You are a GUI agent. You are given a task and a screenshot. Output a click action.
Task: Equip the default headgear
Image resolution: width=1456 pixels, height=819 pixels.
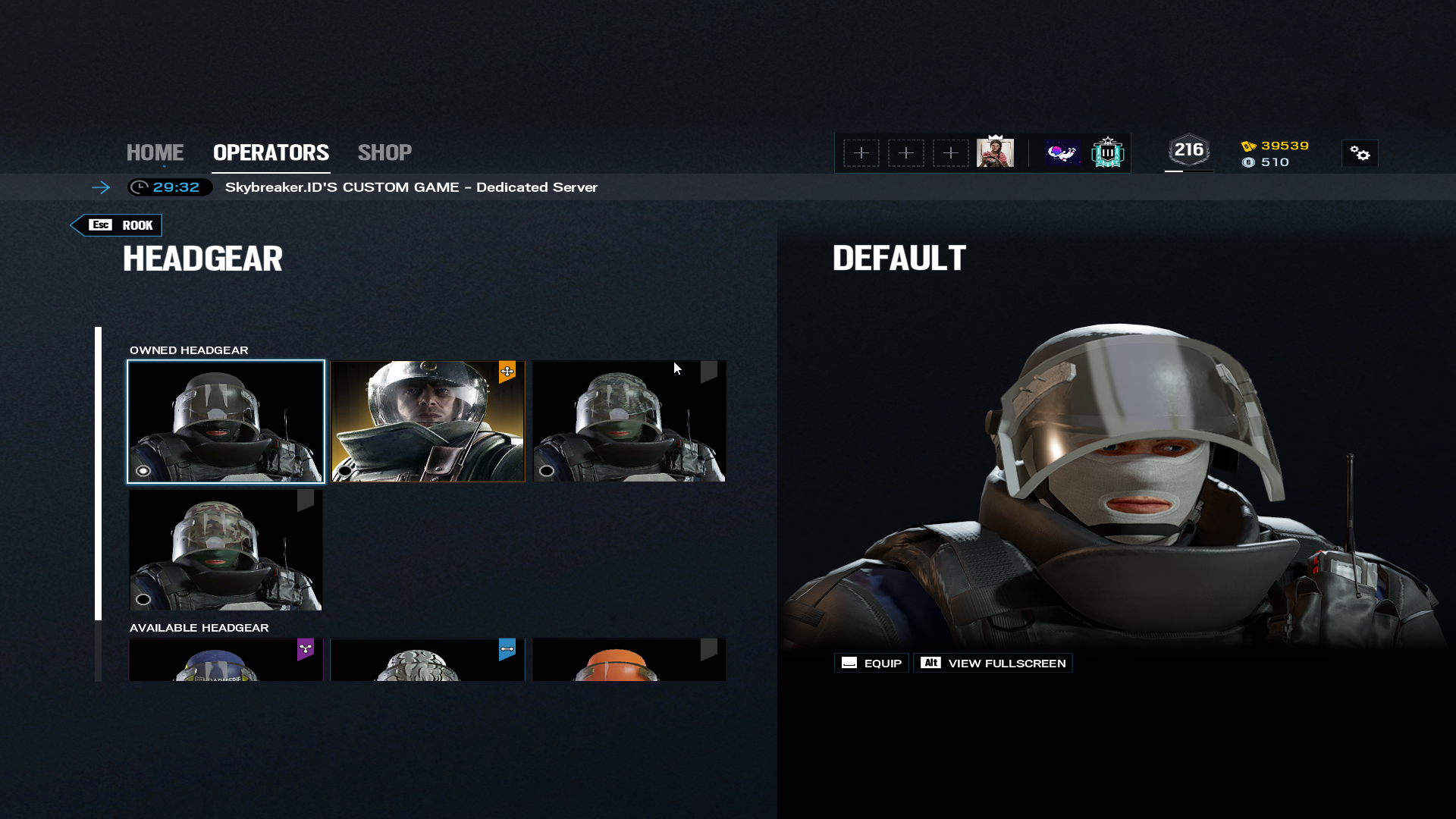click(x=871, y=663)
